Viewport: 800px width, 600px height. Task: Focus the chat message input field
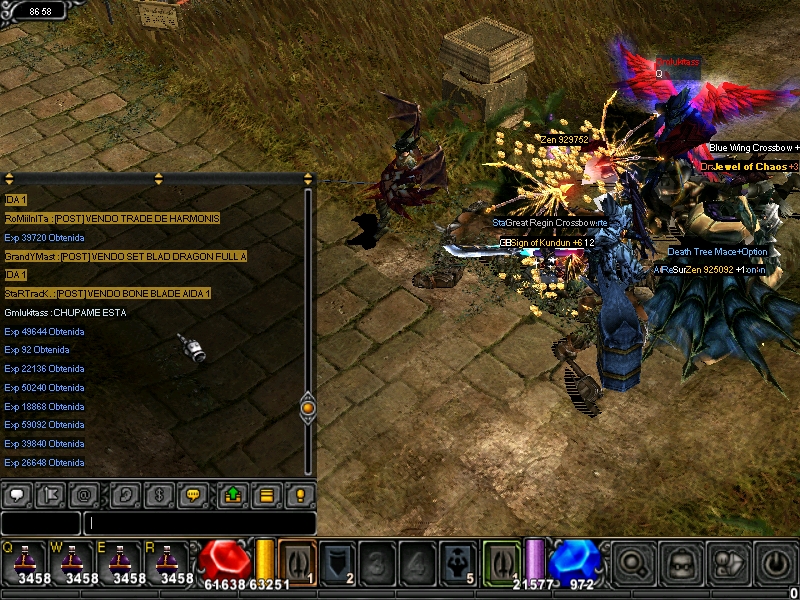click(x=200, y=523)
